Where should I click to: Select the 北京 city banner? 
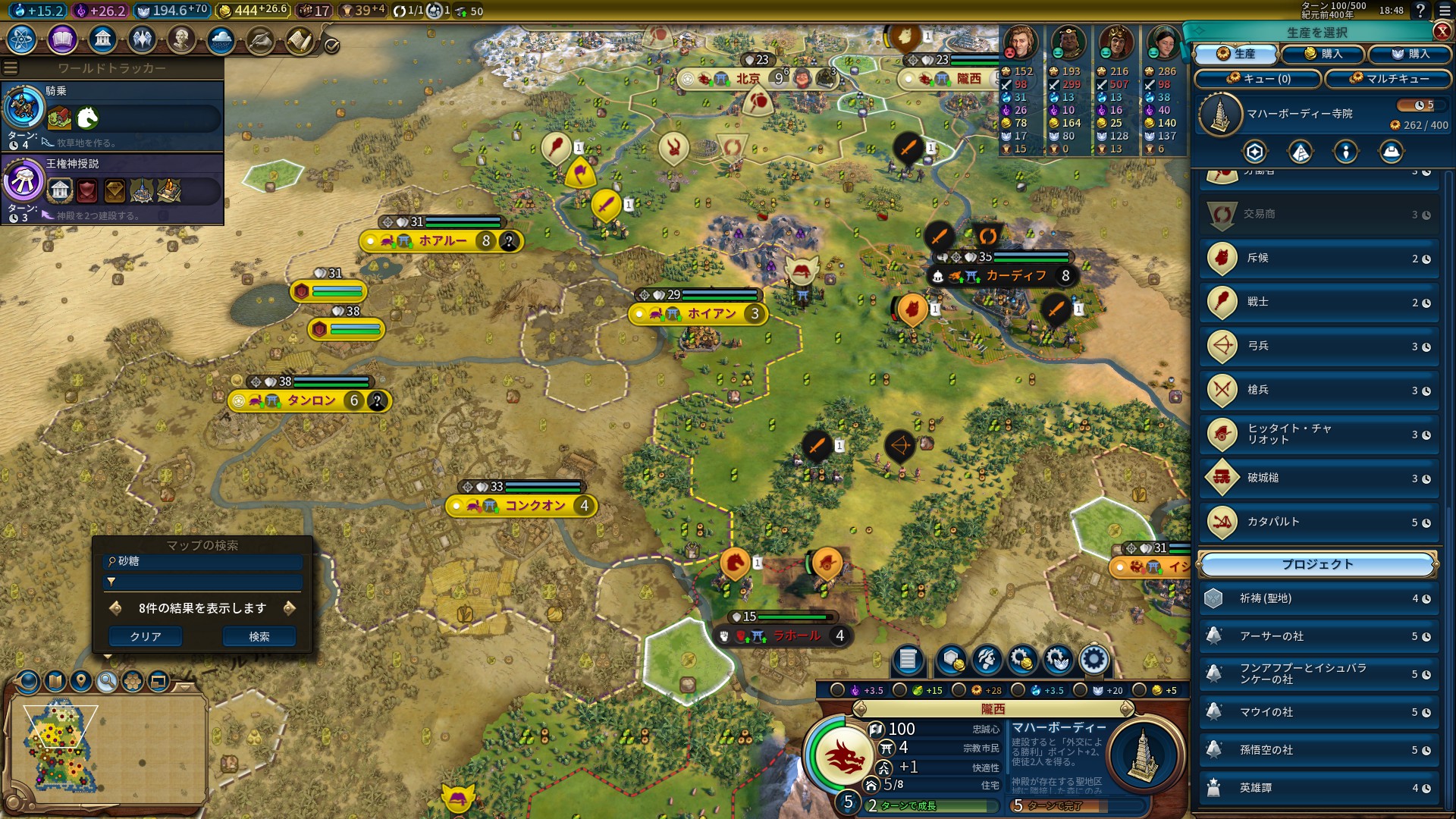[747, 79]
